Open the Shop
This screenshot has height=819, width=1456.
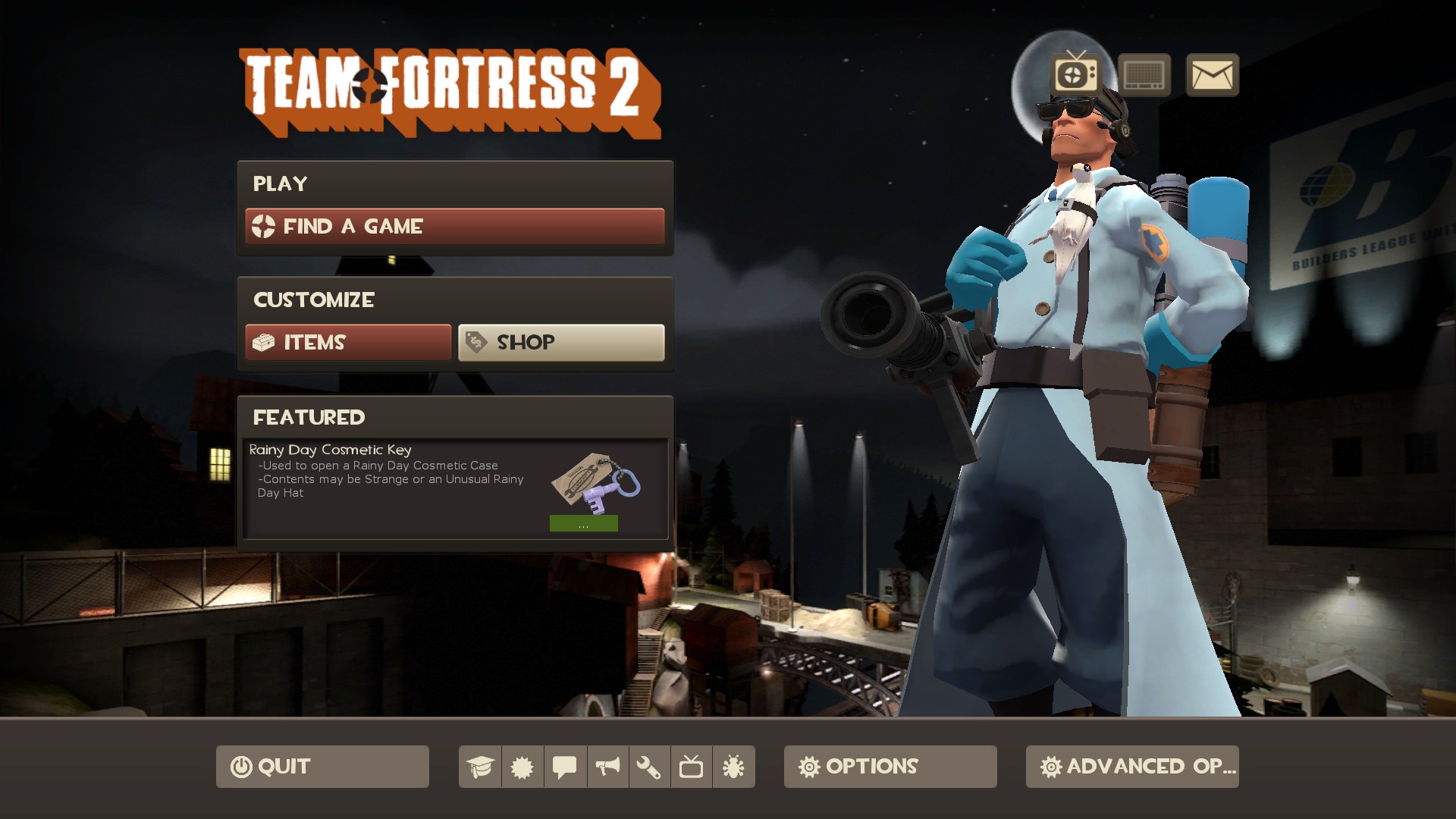(561, 342)
